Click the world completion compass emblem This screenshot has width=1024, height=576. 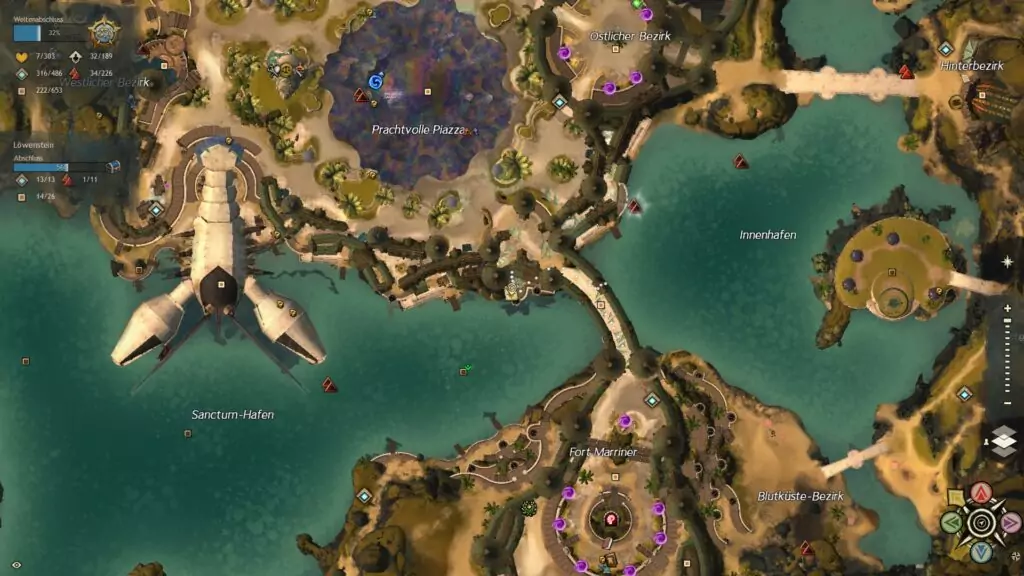tap(103, 33)
